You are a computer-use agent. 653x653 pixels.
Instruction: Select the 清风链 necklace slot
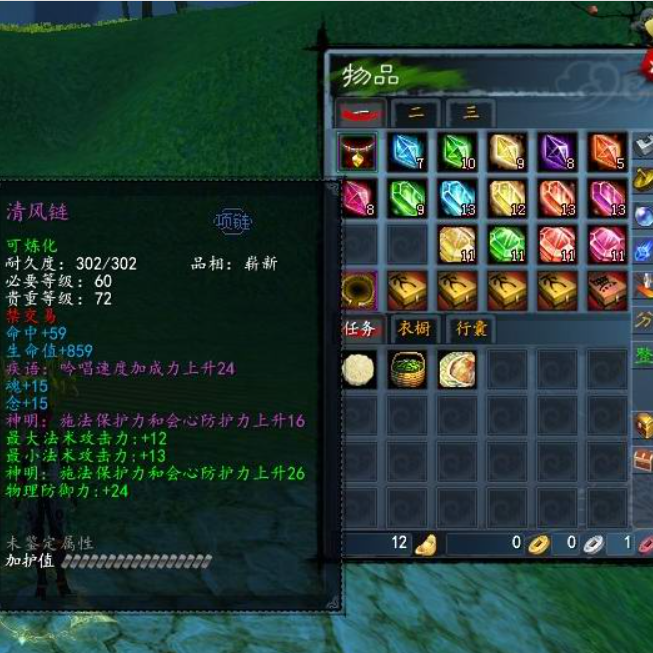(359, 152)
